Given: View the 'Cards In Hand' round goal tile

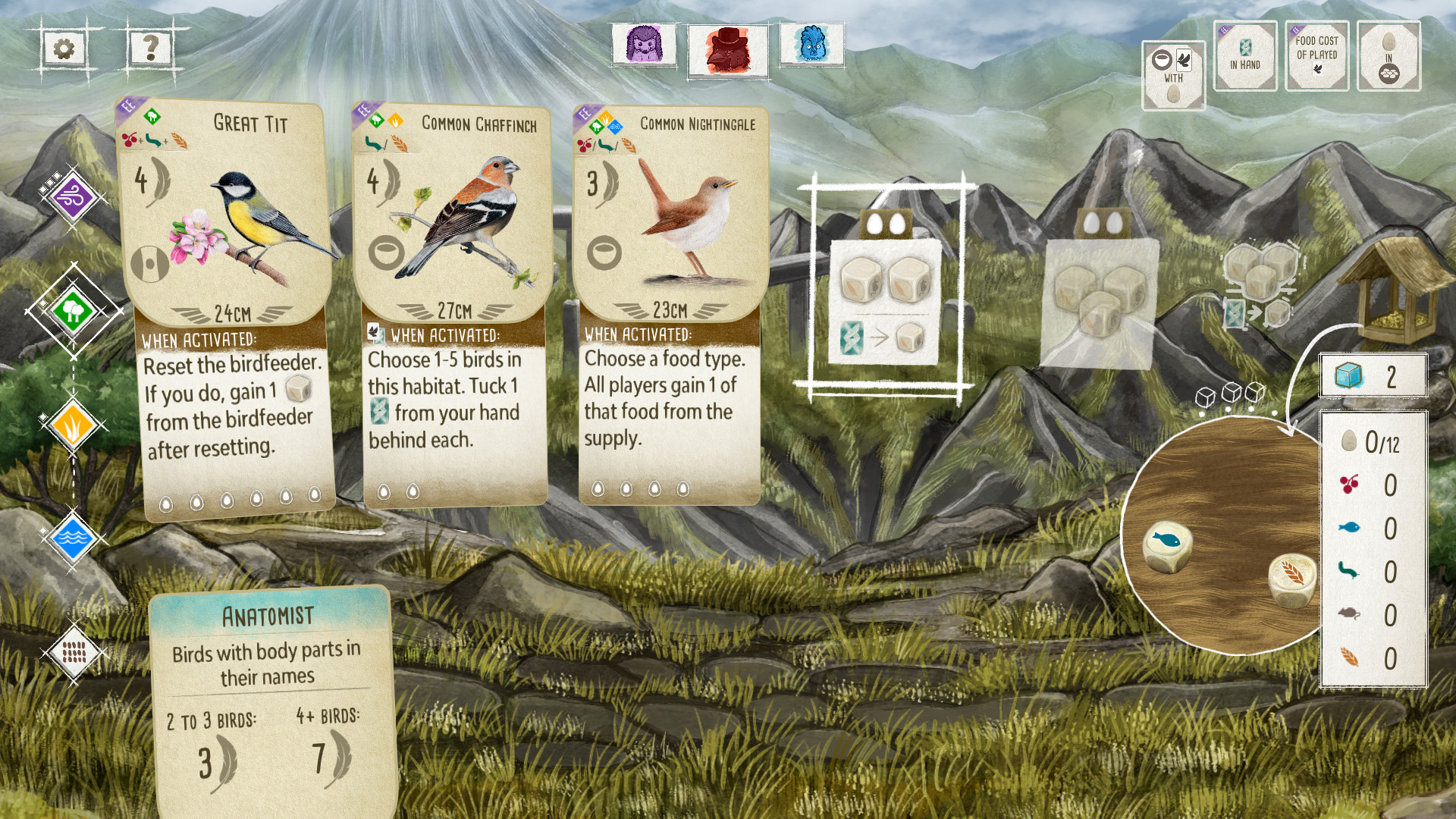Looking at the screenshot, I should pyautogui.click(x=1244, y=57).
